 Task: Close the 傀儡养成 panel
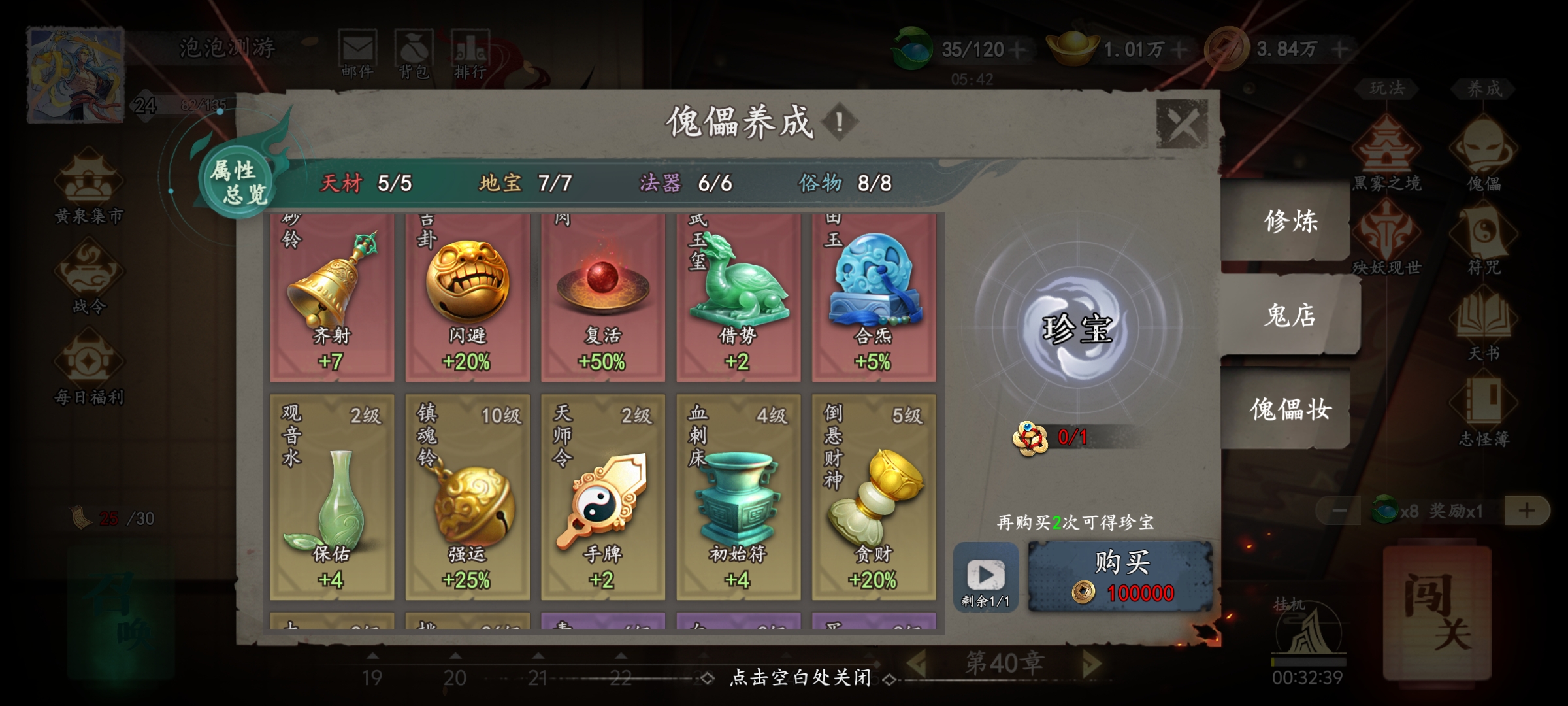pyautogui.click(x=1181, y=124)
